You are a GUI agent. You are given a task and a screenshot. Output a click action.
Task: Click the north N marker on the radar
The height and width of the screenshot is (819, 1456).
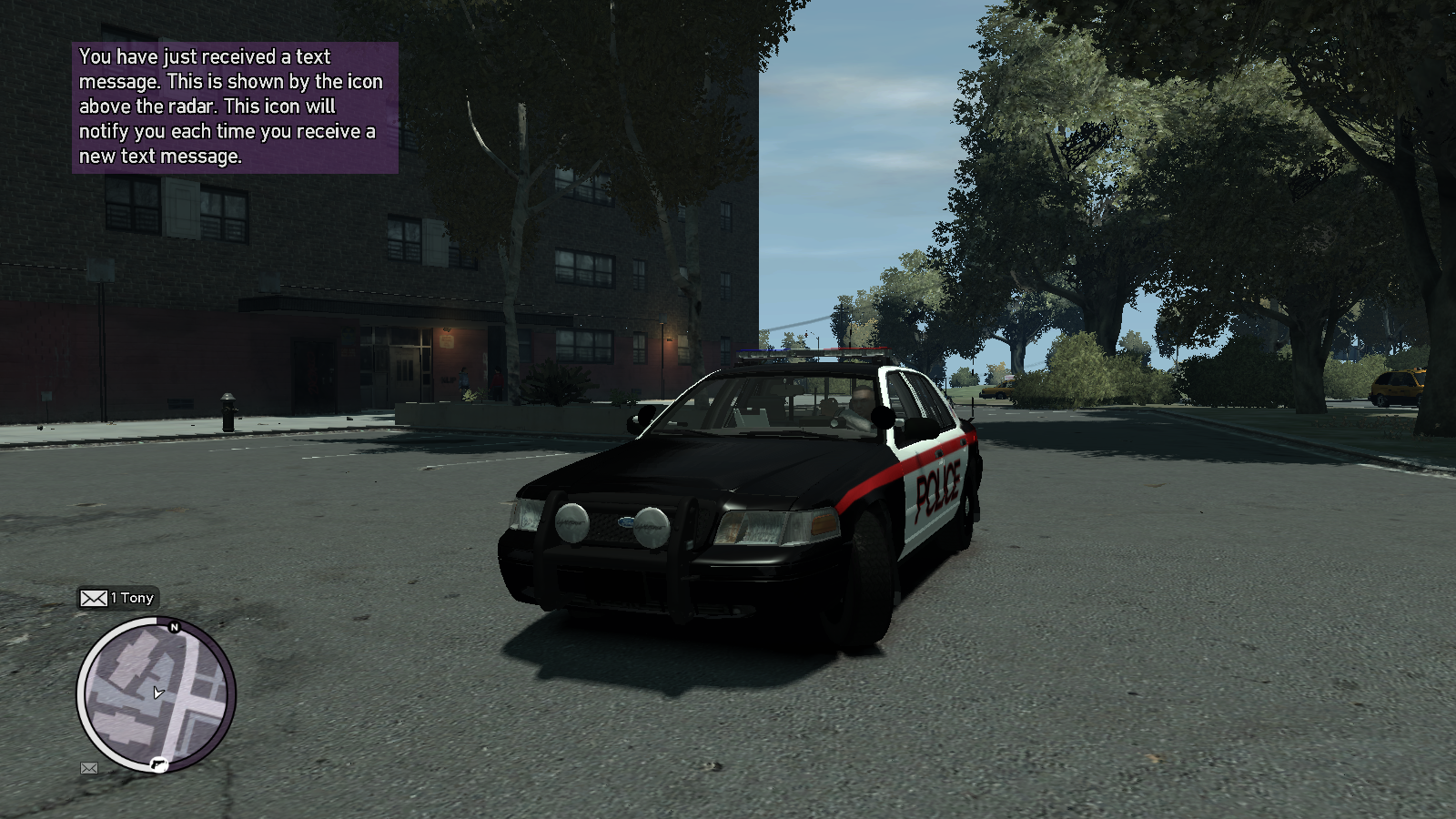175,627
